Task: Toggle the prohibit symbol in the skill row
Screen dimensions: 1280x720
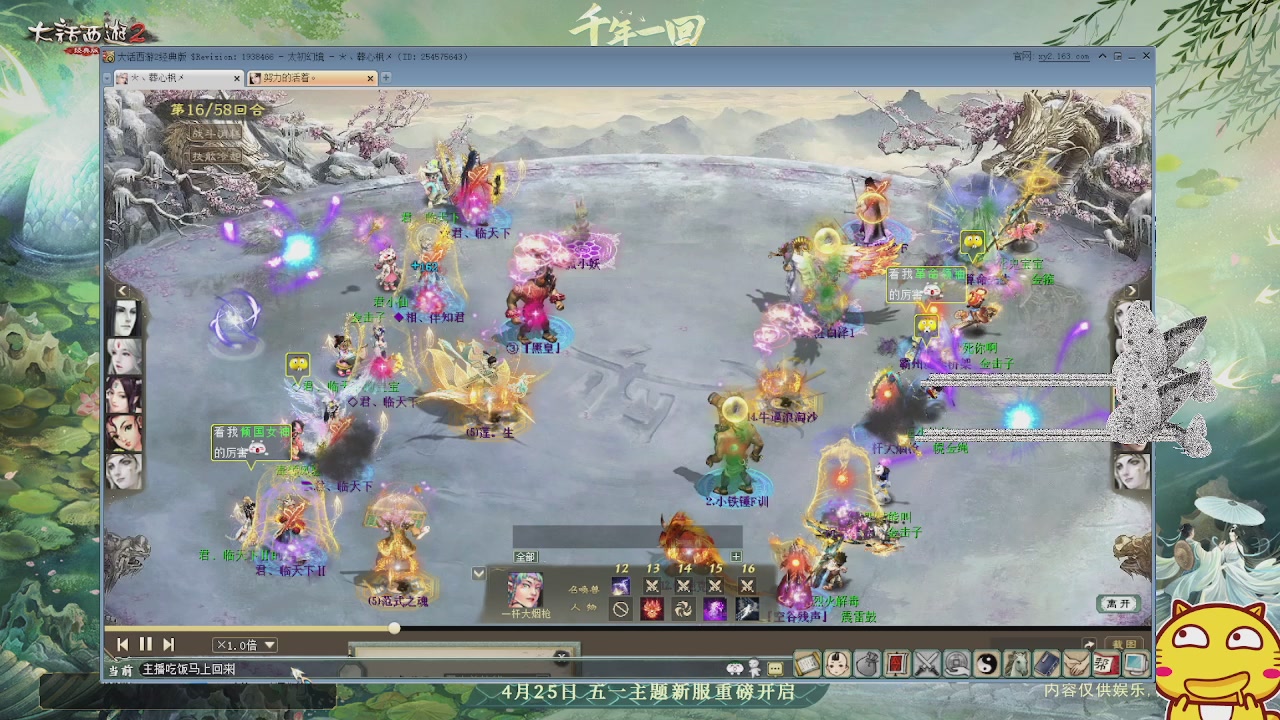Action: tap(621, 609)
